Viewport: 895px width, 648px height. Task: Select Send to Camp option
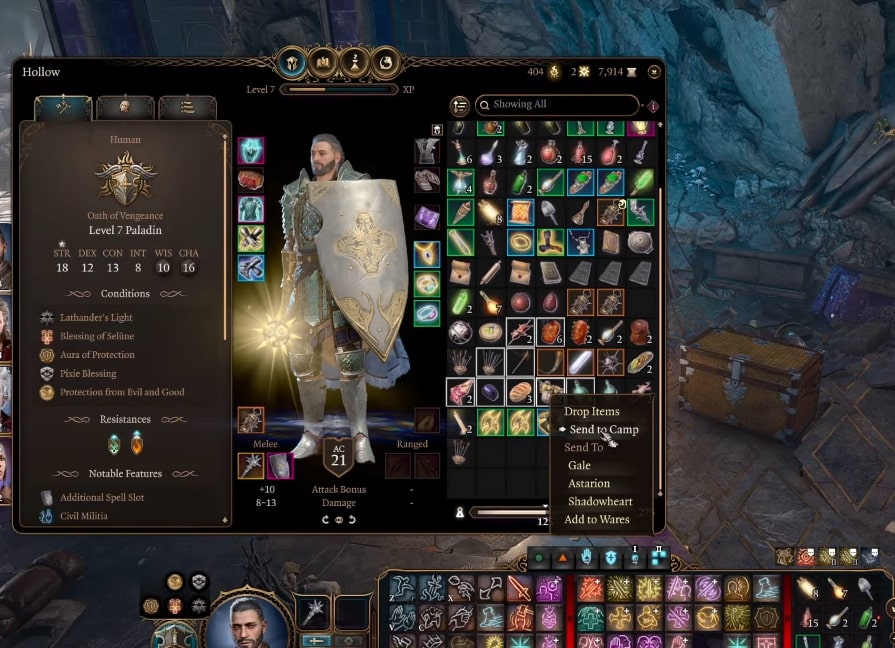(603, 429)
